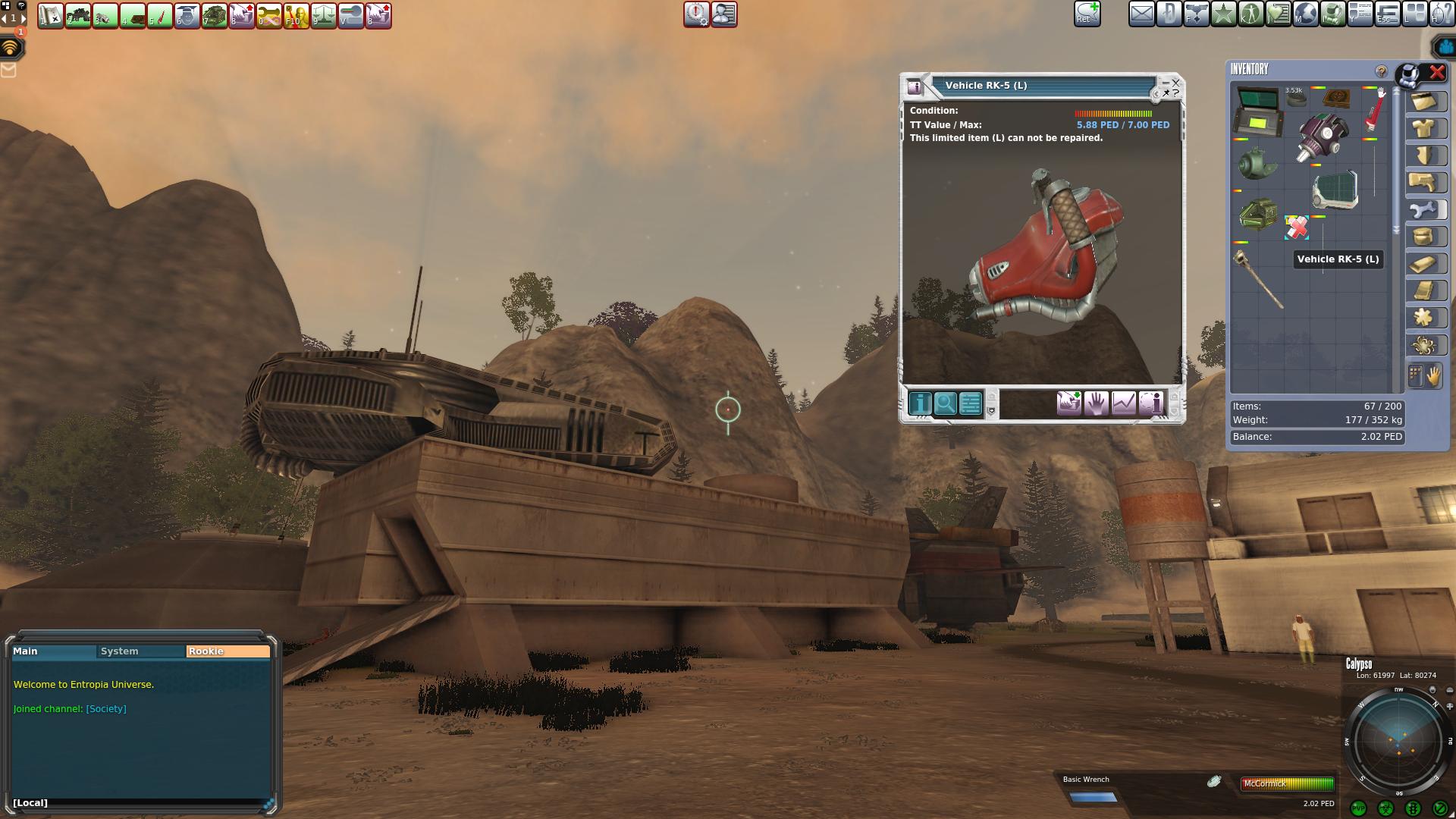Click the magnifier button in item info

pyautogui.click(x=945, y=403)
